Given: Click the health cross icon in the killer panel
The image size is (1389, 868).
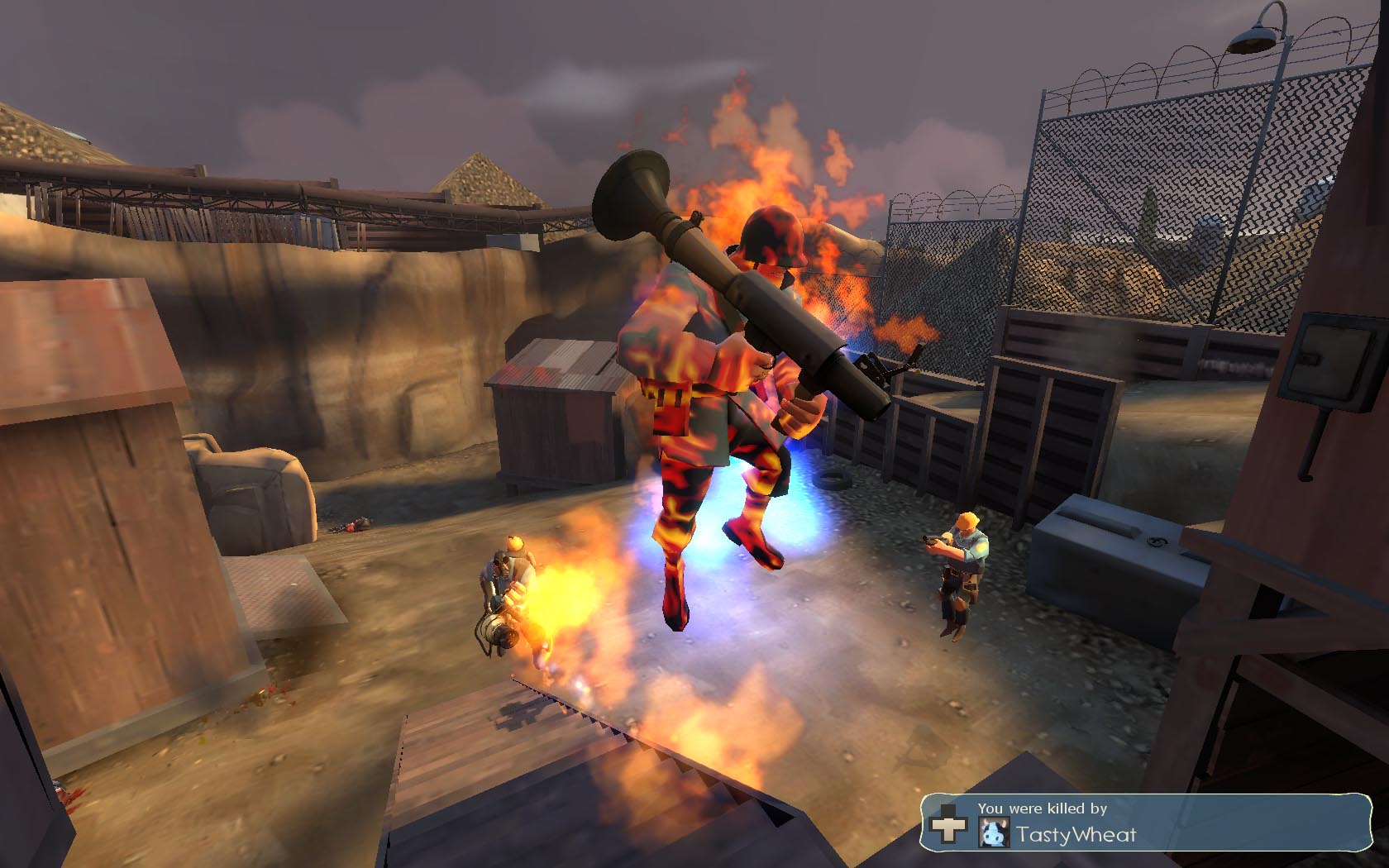Looking at the screenshot, I should tap(947, 827).
